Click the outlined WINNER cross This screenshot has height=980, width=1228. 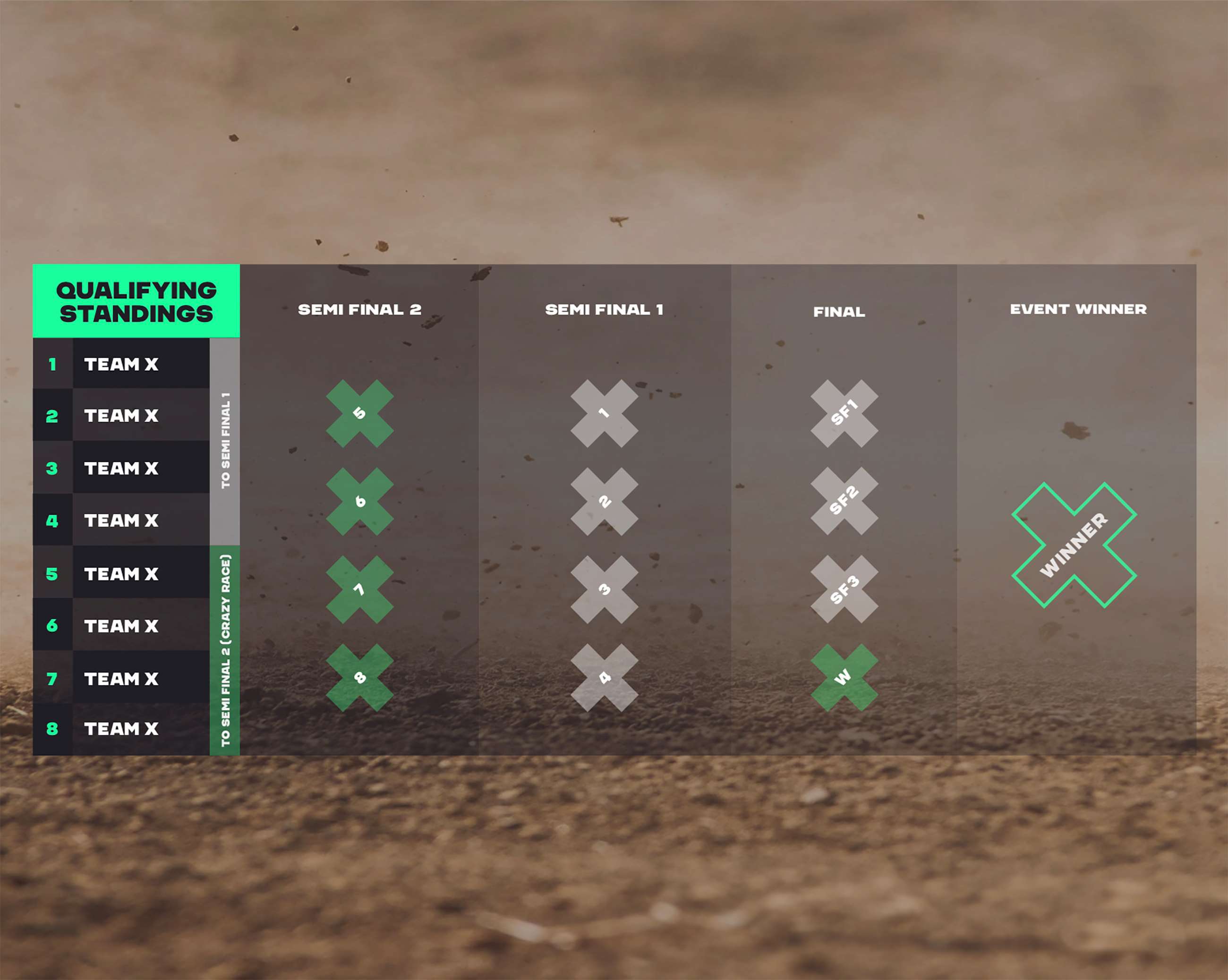click(1074, 545)
